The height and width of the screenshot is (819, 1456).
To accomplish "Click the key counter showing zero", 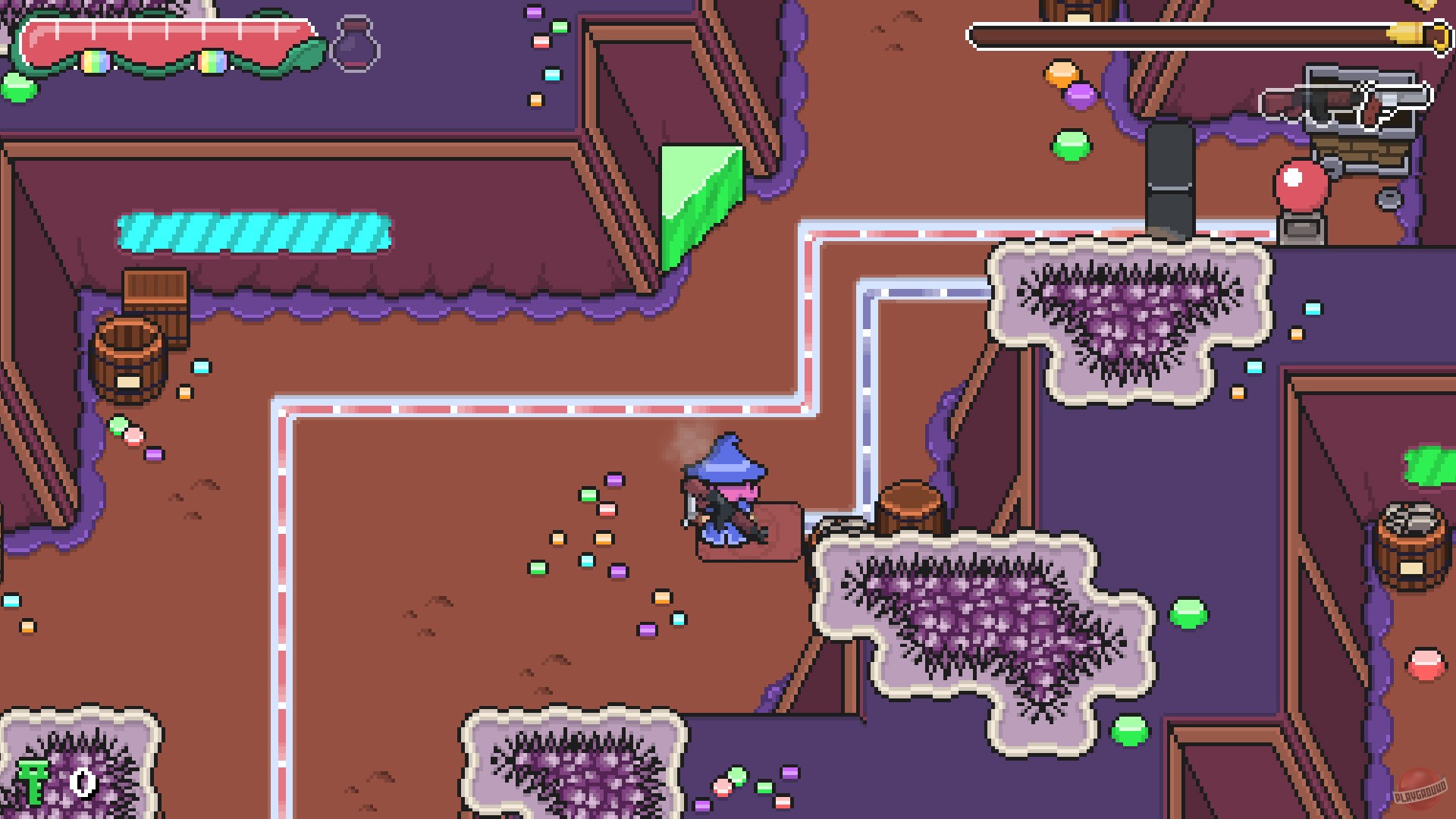I will [x=82, y=785].
